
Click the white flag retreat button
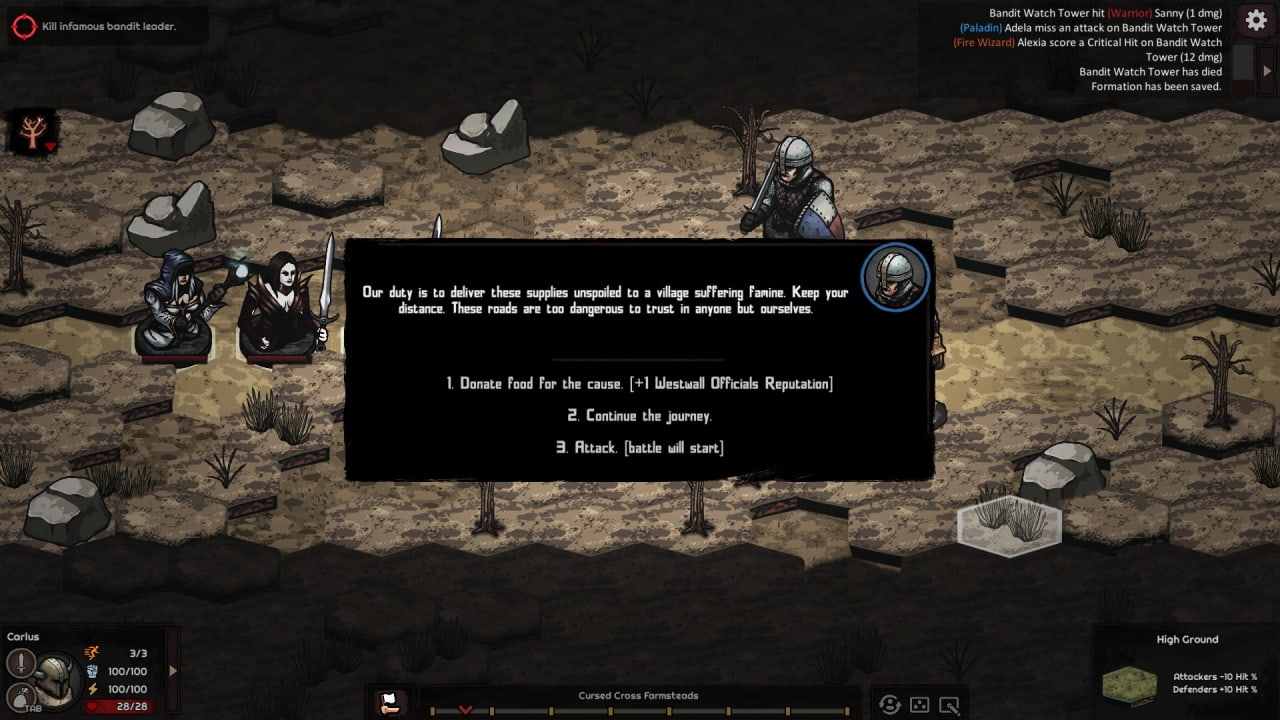392,703
